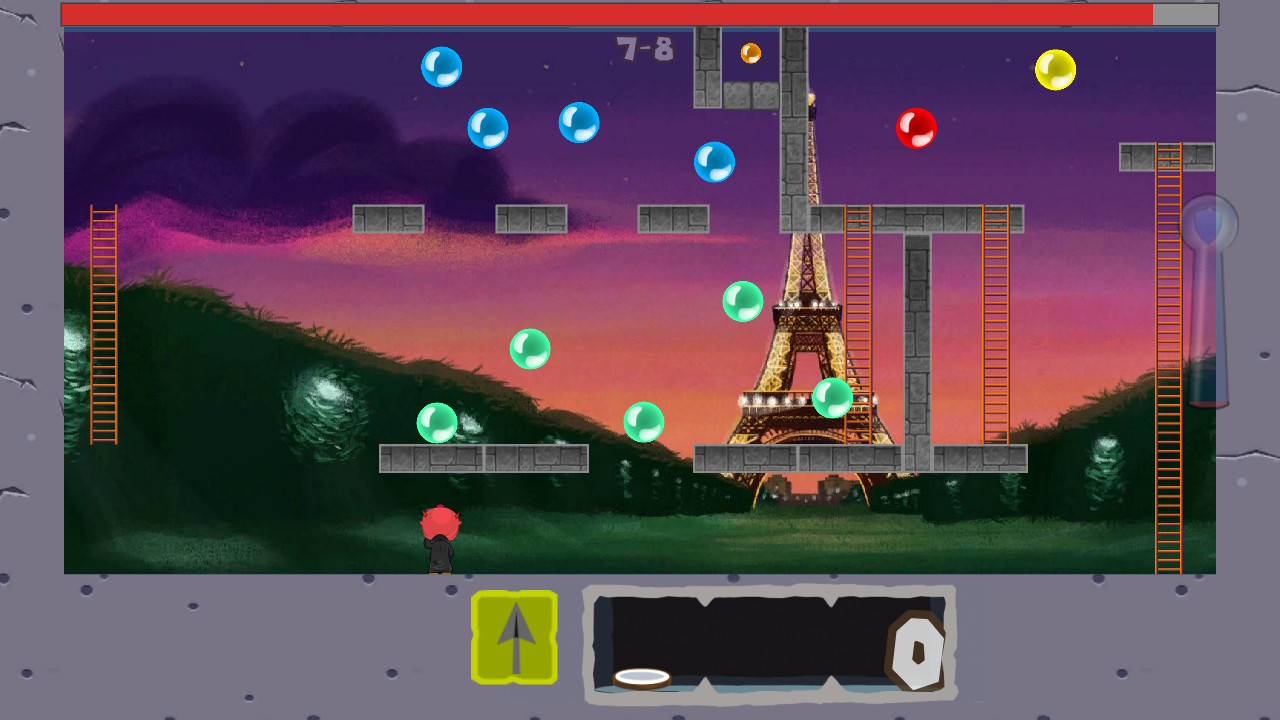Viewport: 1280px width, 720px height.
Task: Click the blue bubble below the stone platform
Action: (714, 162)
